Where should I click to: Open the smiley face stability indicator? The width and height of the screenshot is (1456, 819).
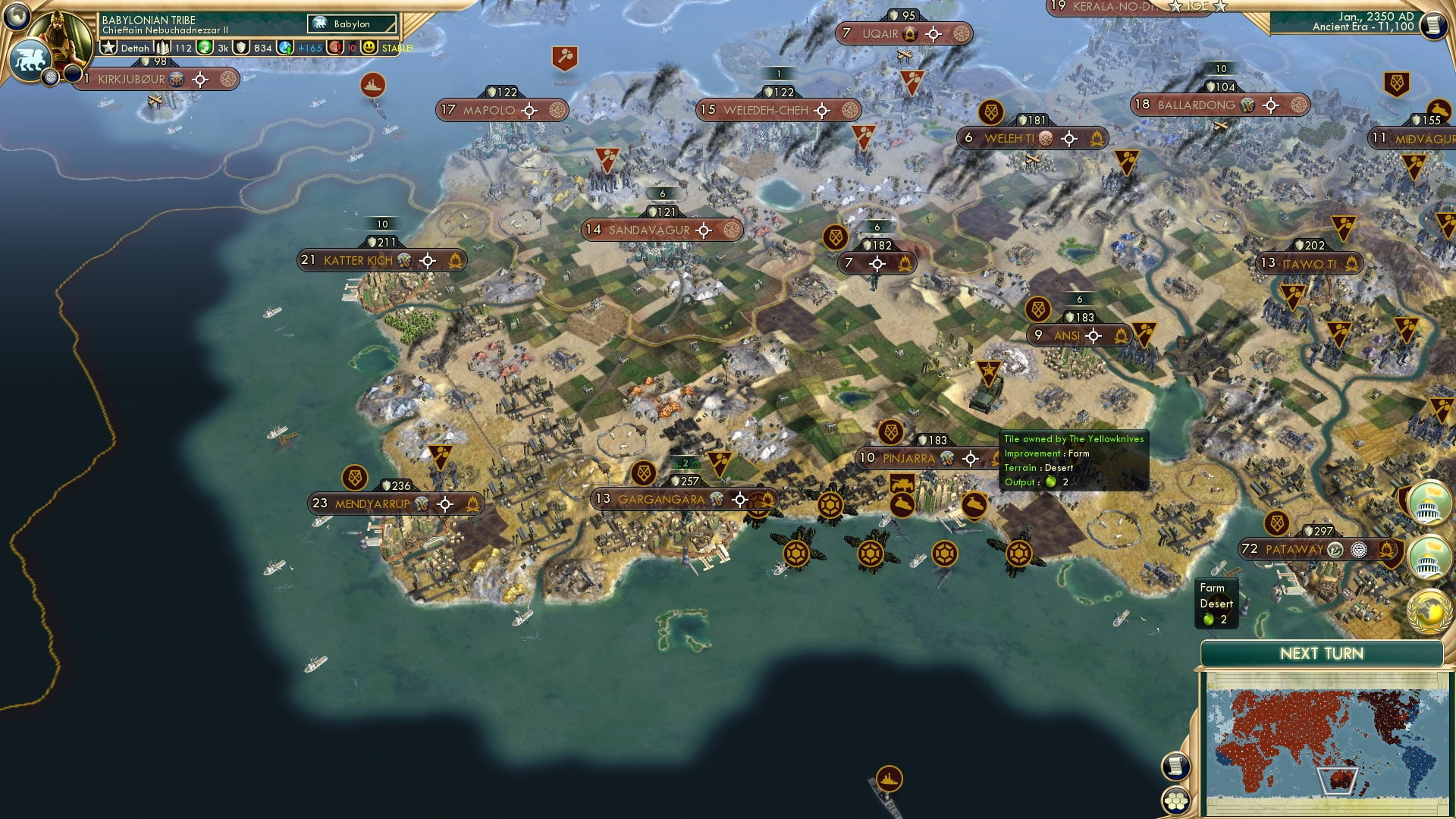point(369,48)
